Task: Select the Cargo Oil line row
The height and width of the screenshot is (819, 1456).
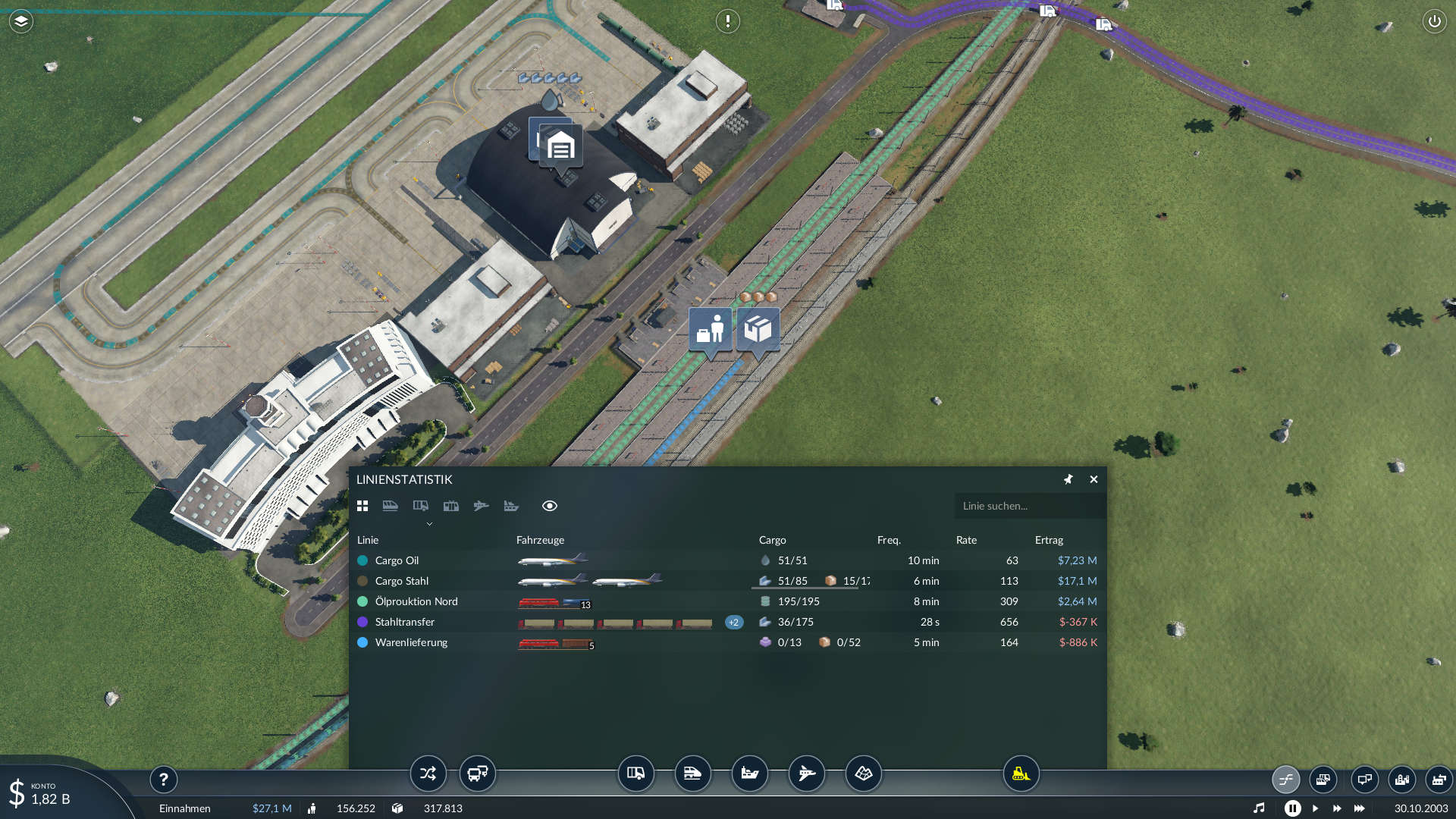Action: 397,560
